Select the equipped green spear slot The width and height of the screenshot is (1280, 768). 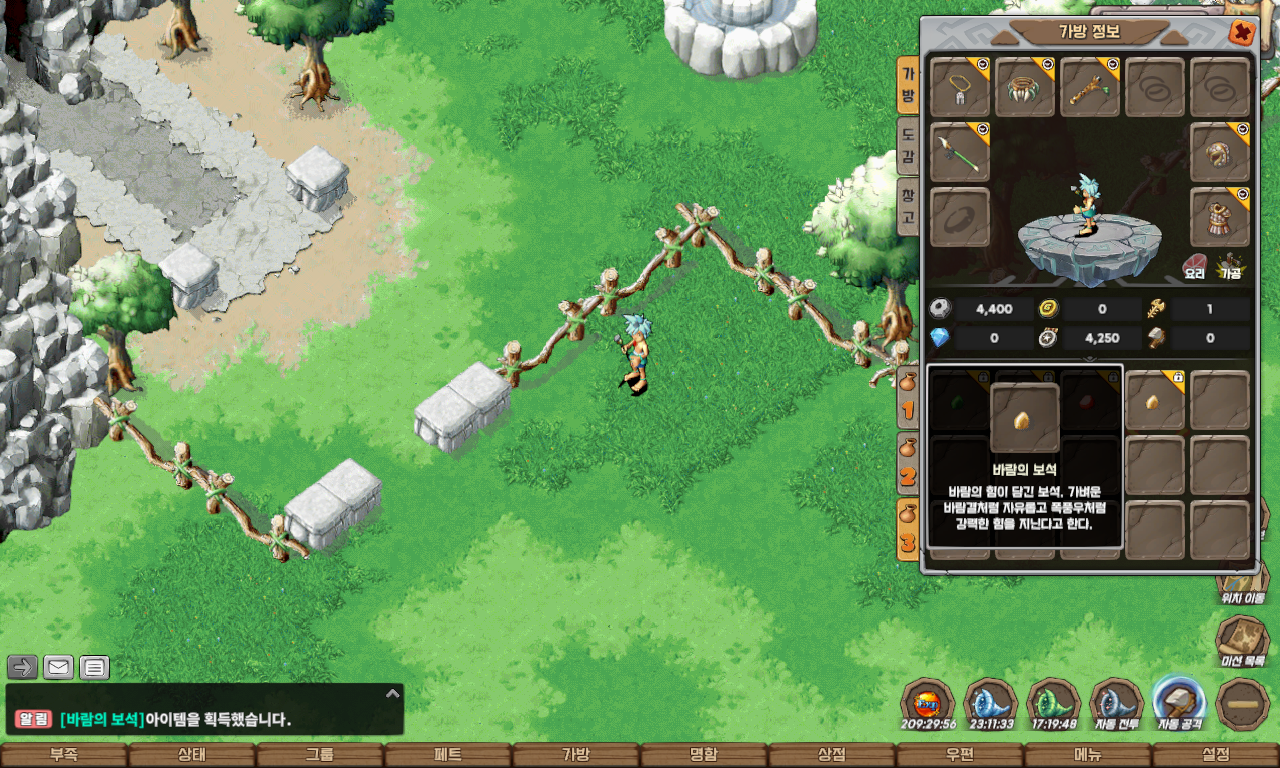tap(960, 152)
